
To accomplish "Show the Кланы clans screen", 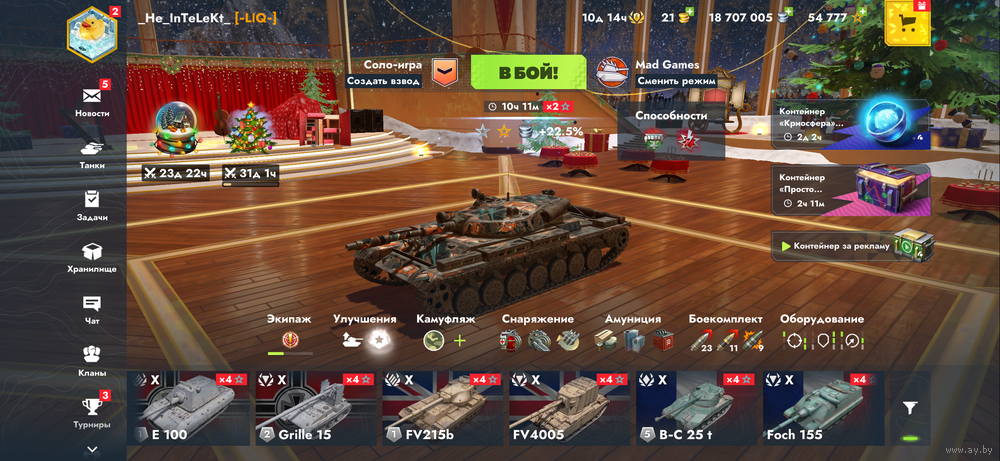I will (92, 358).
